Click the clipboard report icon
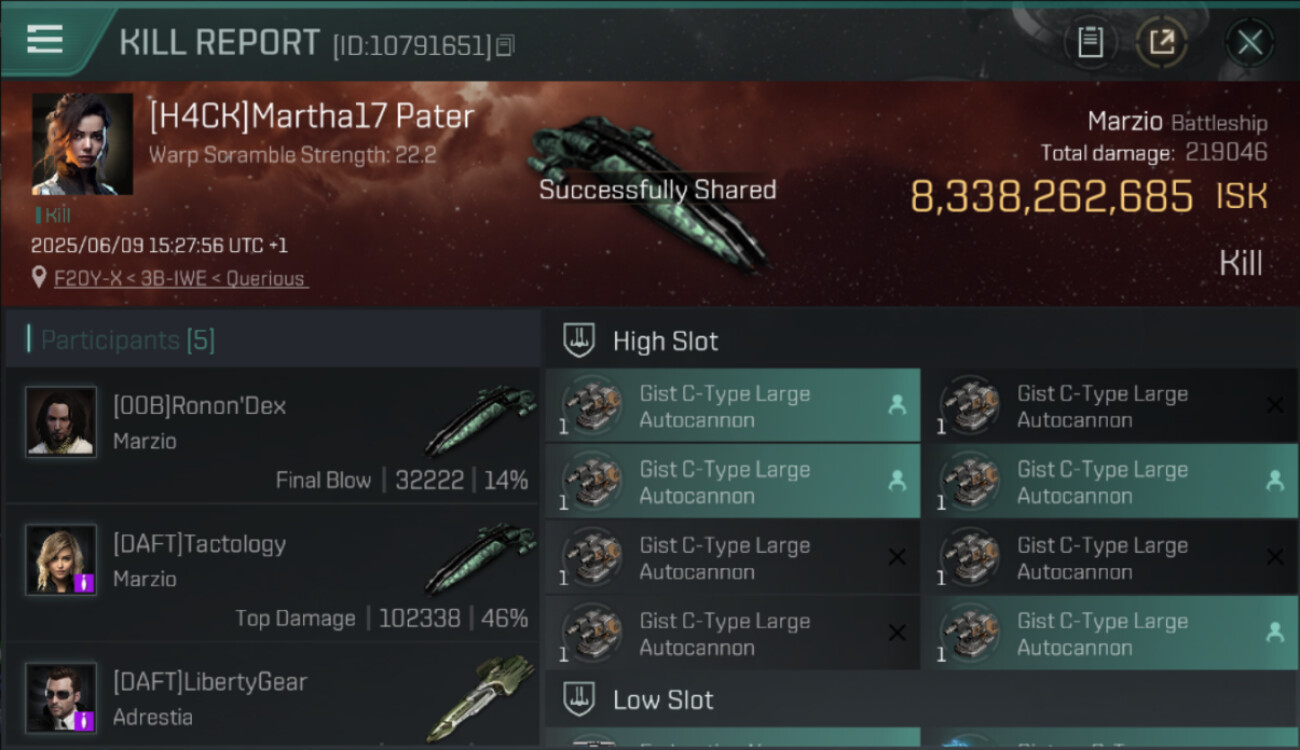 [x=1090, y=42]
